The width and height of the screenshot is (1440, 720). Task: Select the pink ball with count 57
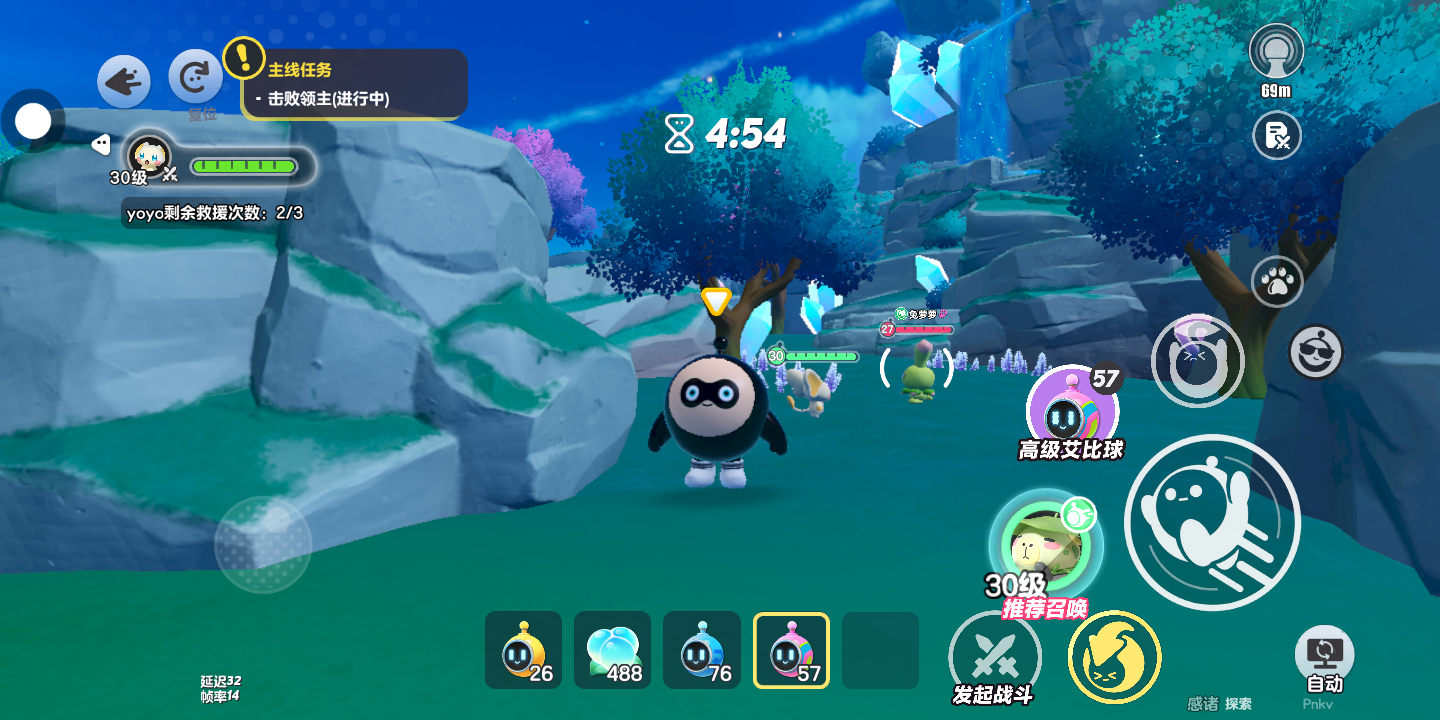tap(791, 650)
